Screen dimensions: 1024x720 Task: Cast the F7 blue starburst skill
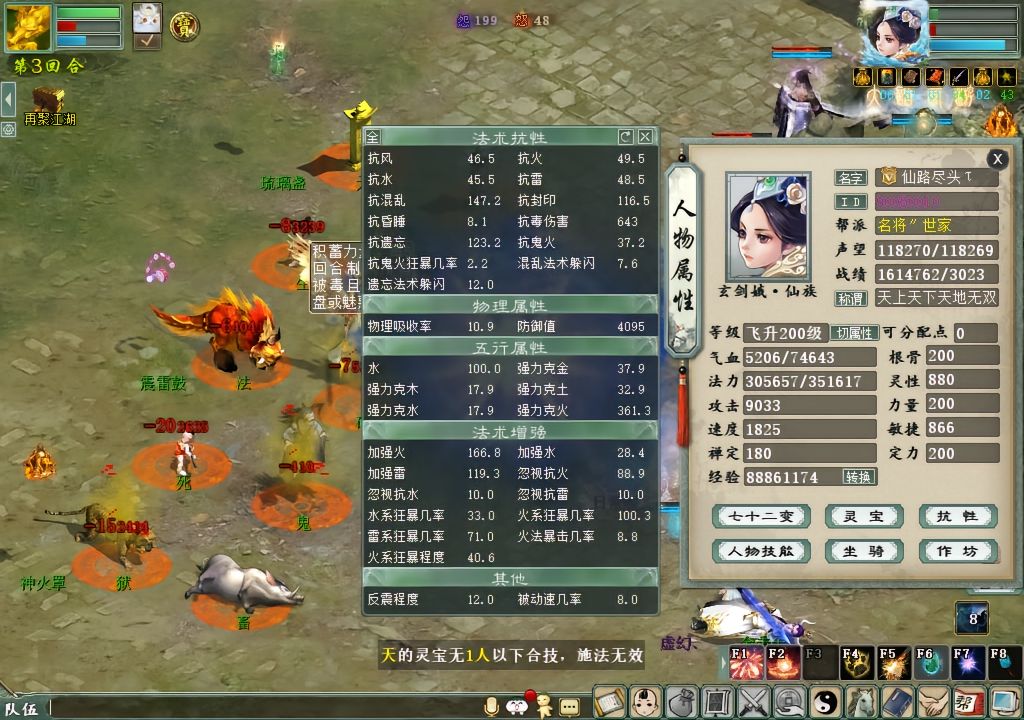[x=966, y=663]
